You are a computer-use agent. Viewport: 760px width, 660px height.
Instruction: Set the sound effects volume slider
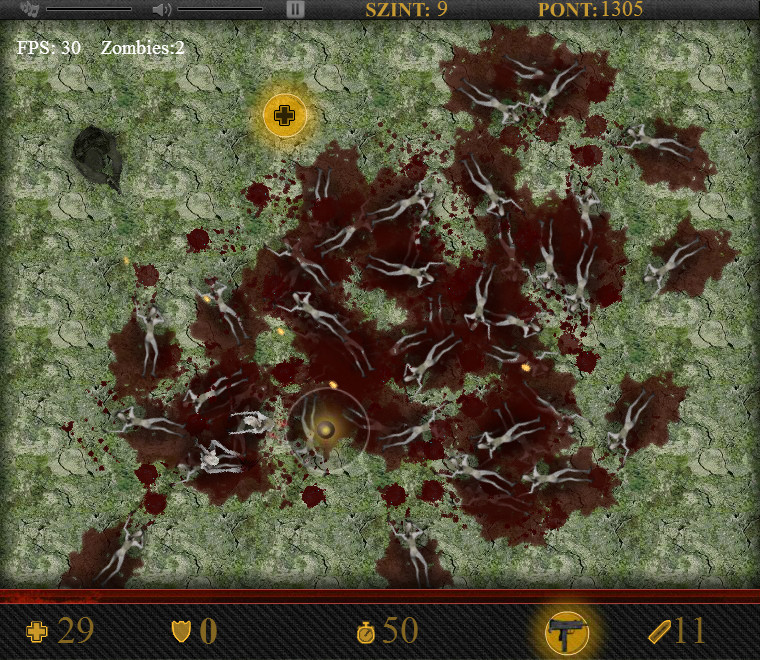click(x=220, y=9)
